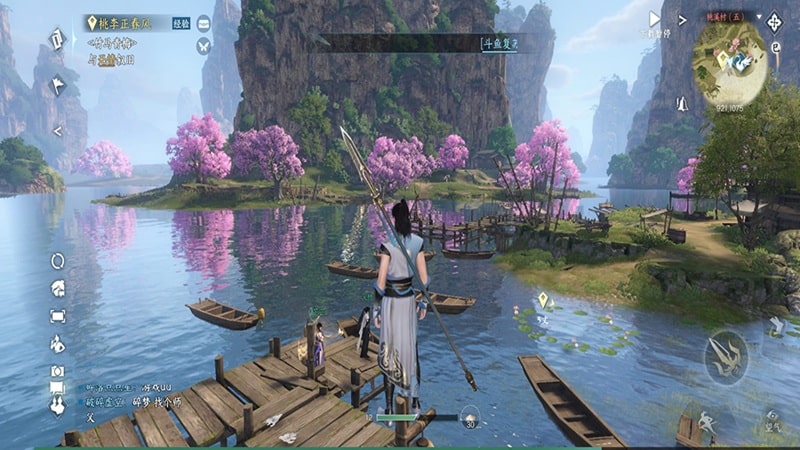Screen dimensions: 800x450
Task: Click the play triangle button near minimap
Action: 655,18
